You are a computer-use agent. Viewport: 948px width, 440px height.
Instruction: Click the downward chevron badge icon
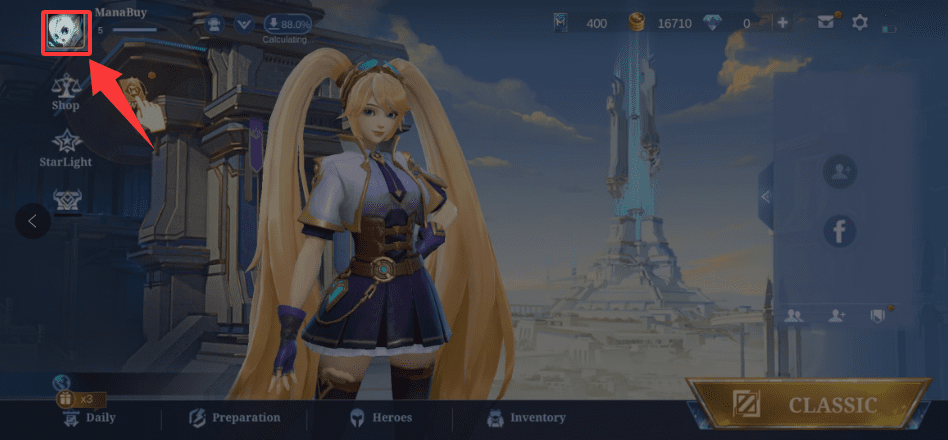pos(243,23)
